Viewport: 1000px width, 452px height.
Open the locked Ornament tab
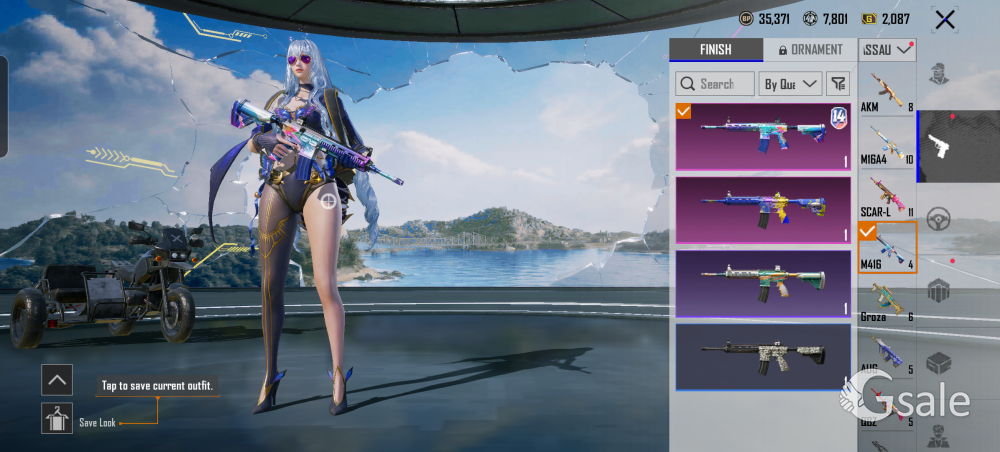810,50
